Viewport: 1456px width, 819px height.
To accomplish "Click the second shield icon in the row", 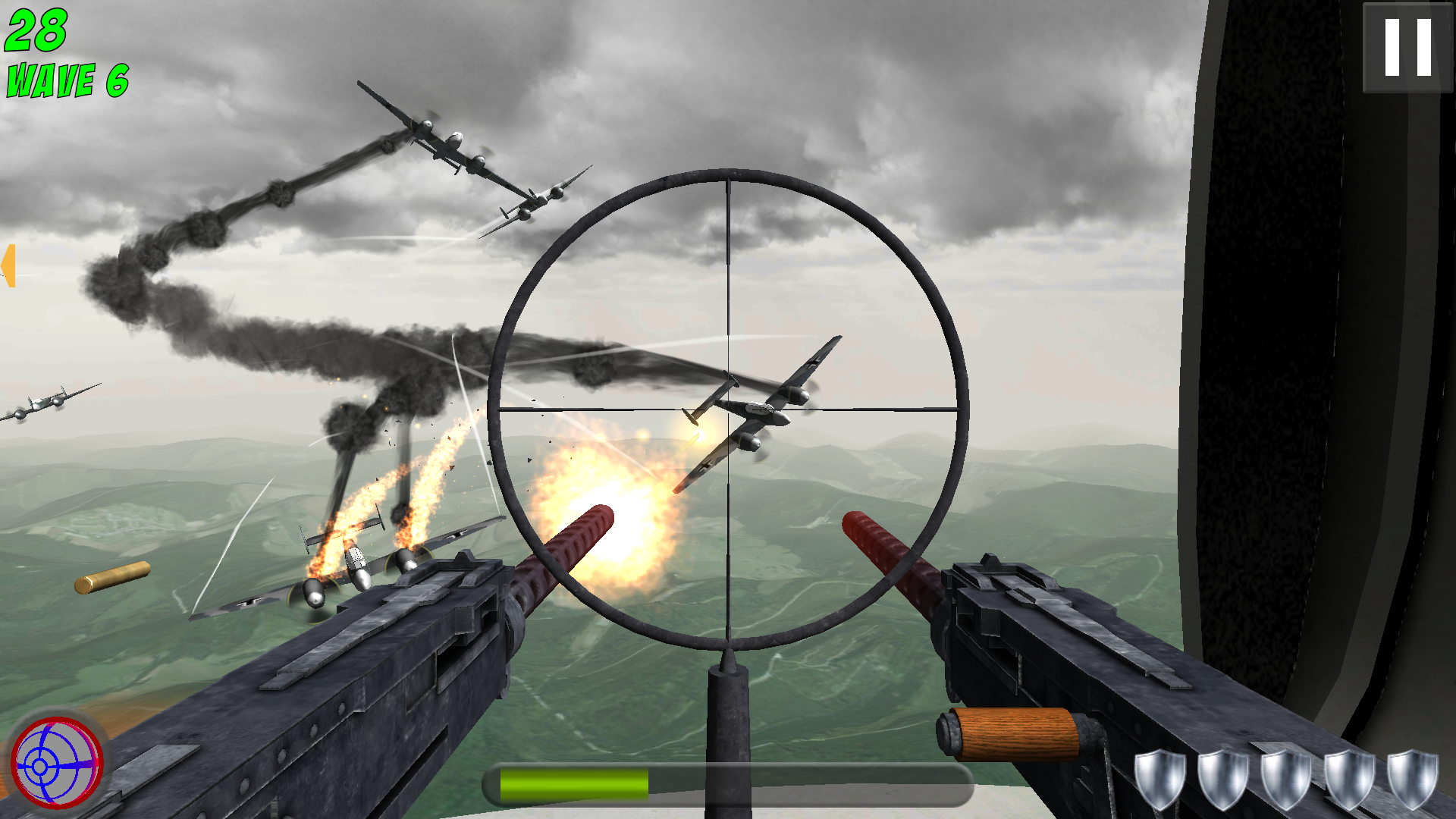I will [x=1224, y=778].
